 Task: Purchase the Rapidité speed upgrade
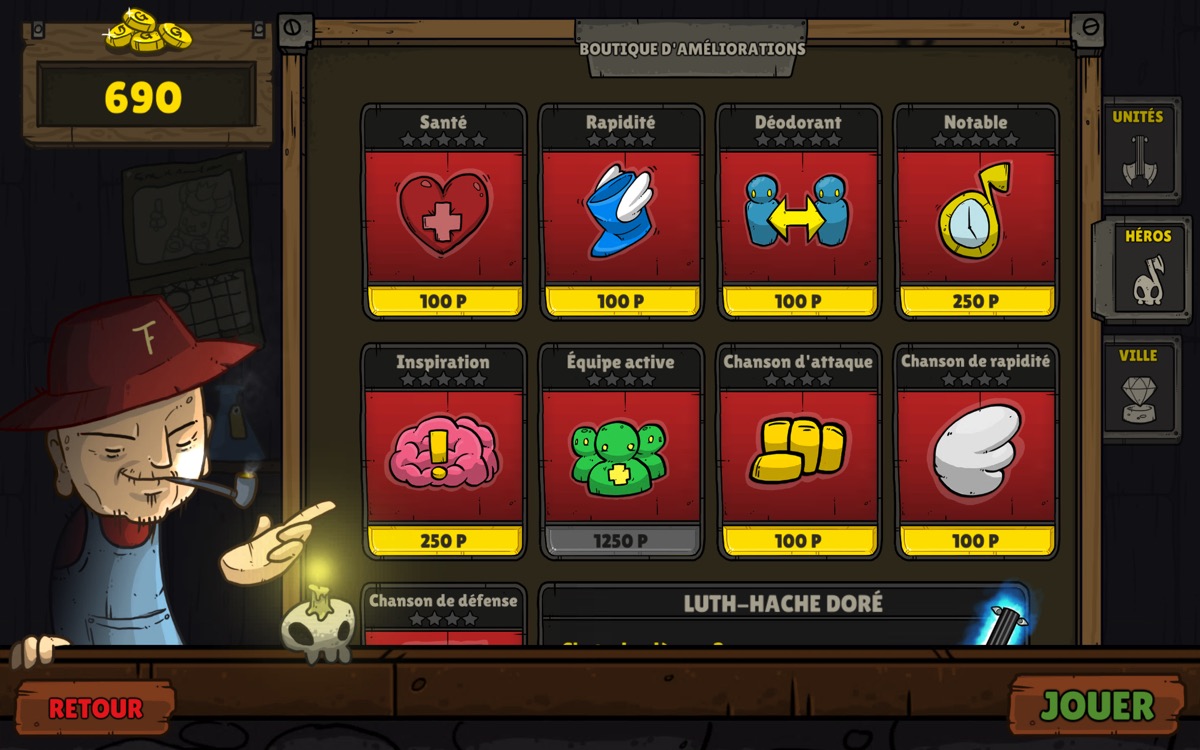coord(621,213)
